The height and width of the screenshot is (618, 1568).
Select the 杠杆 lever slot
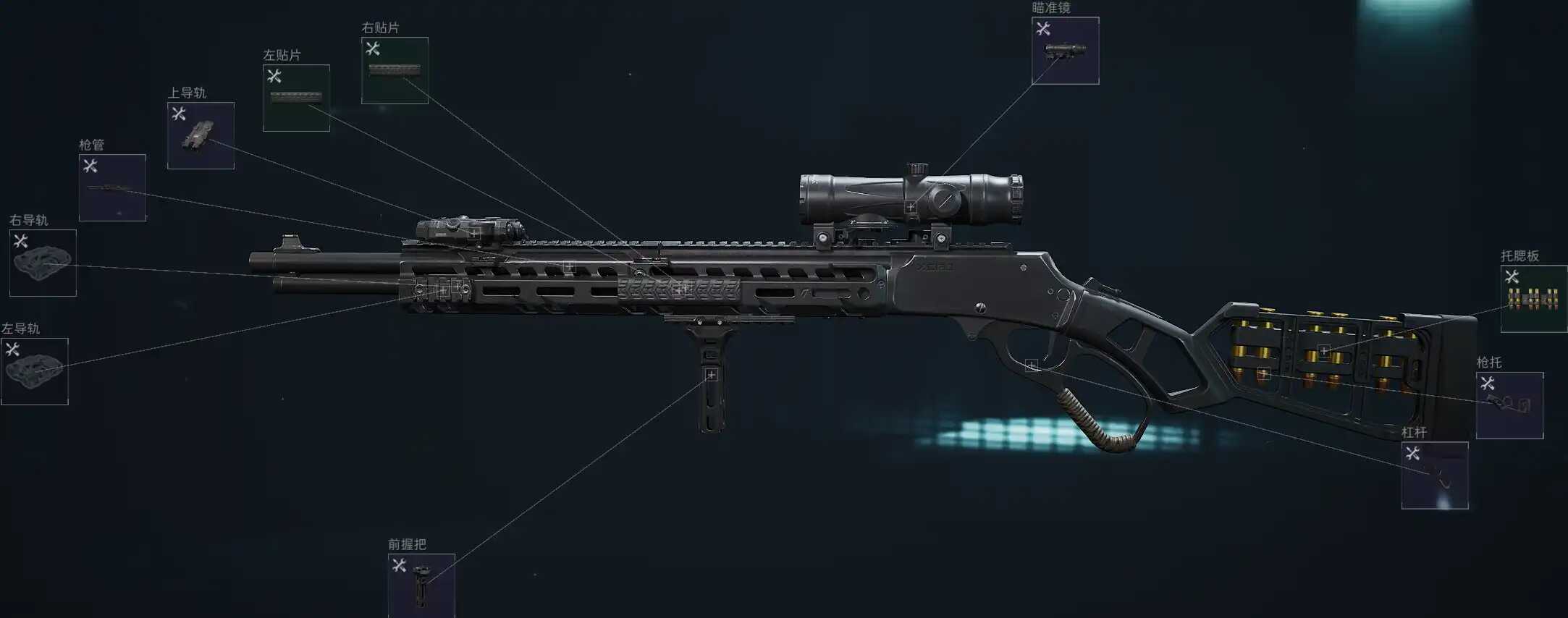(1434, 475)
